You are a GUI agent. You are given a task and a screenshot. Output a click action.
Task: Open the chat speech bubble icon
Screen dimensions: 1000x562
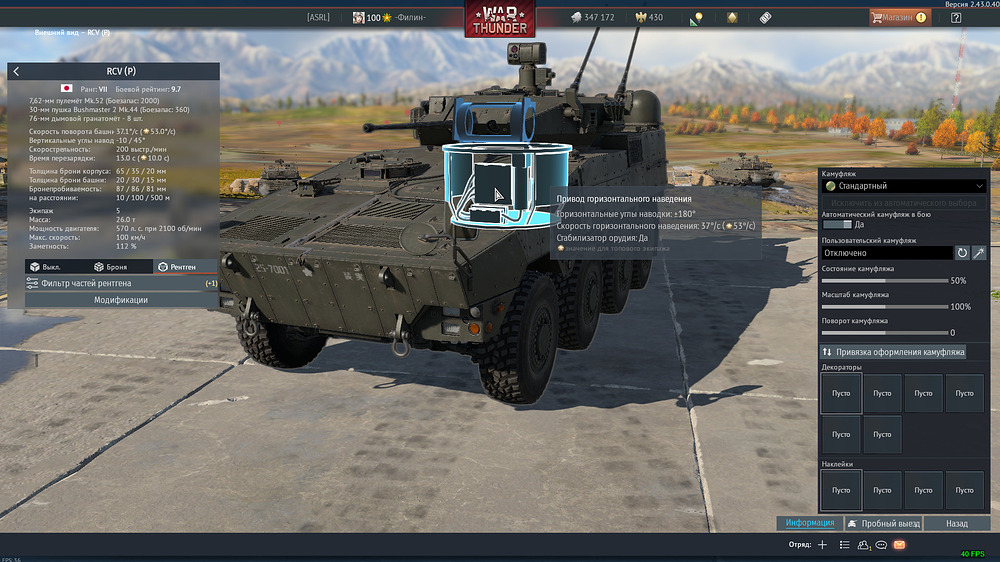(881, 545)
